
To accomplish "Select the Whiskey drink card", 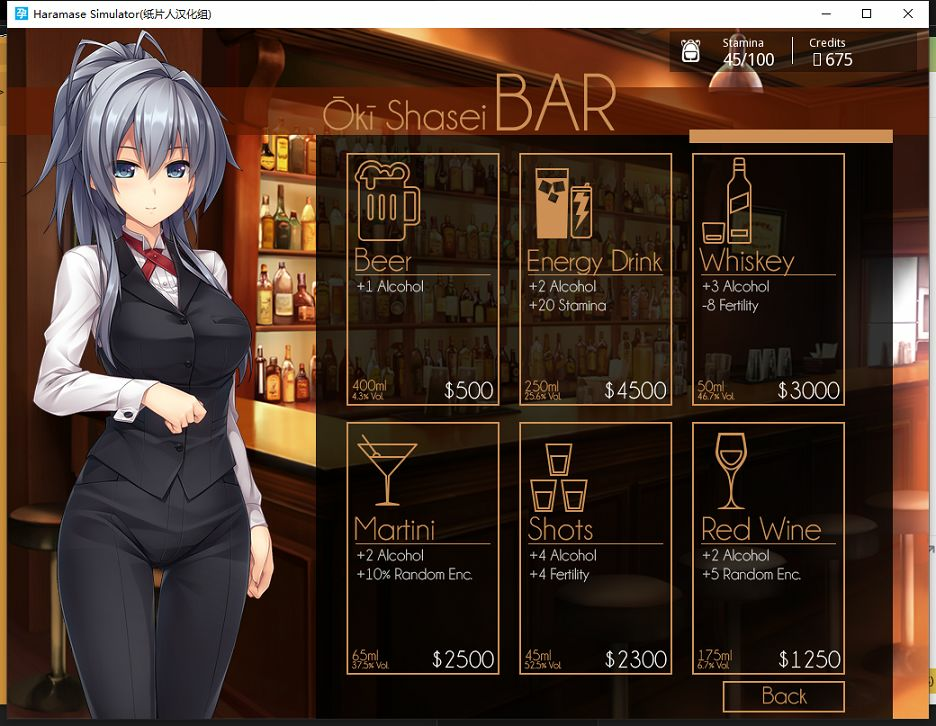I will pos(768,279).
